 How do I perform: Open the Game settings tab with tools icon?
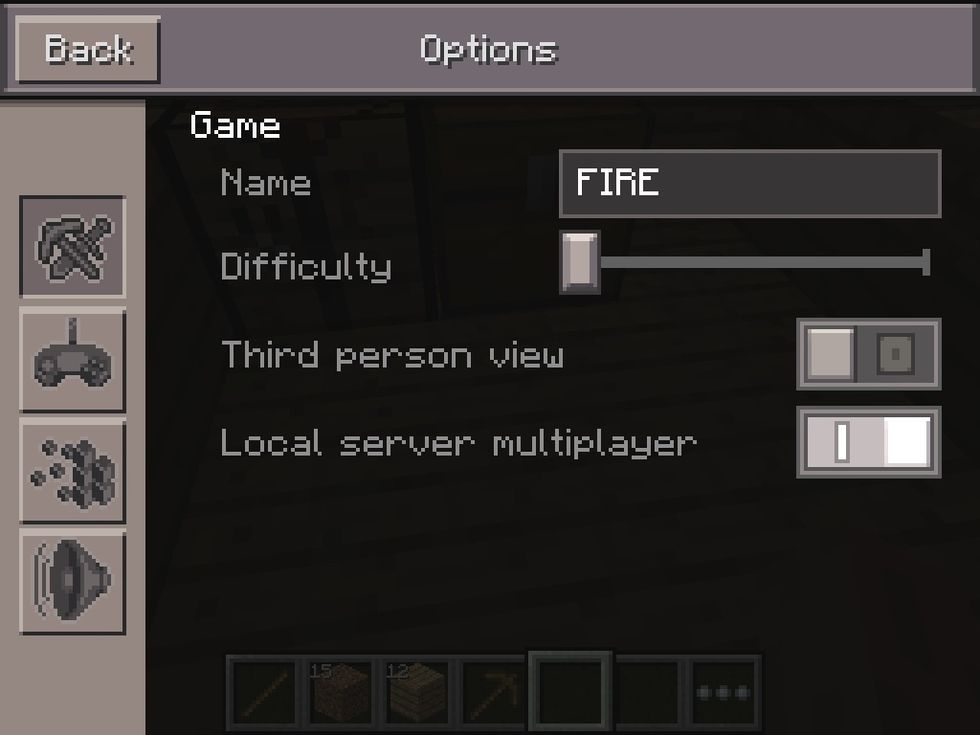pyautogui.click(x=73, y=246)
